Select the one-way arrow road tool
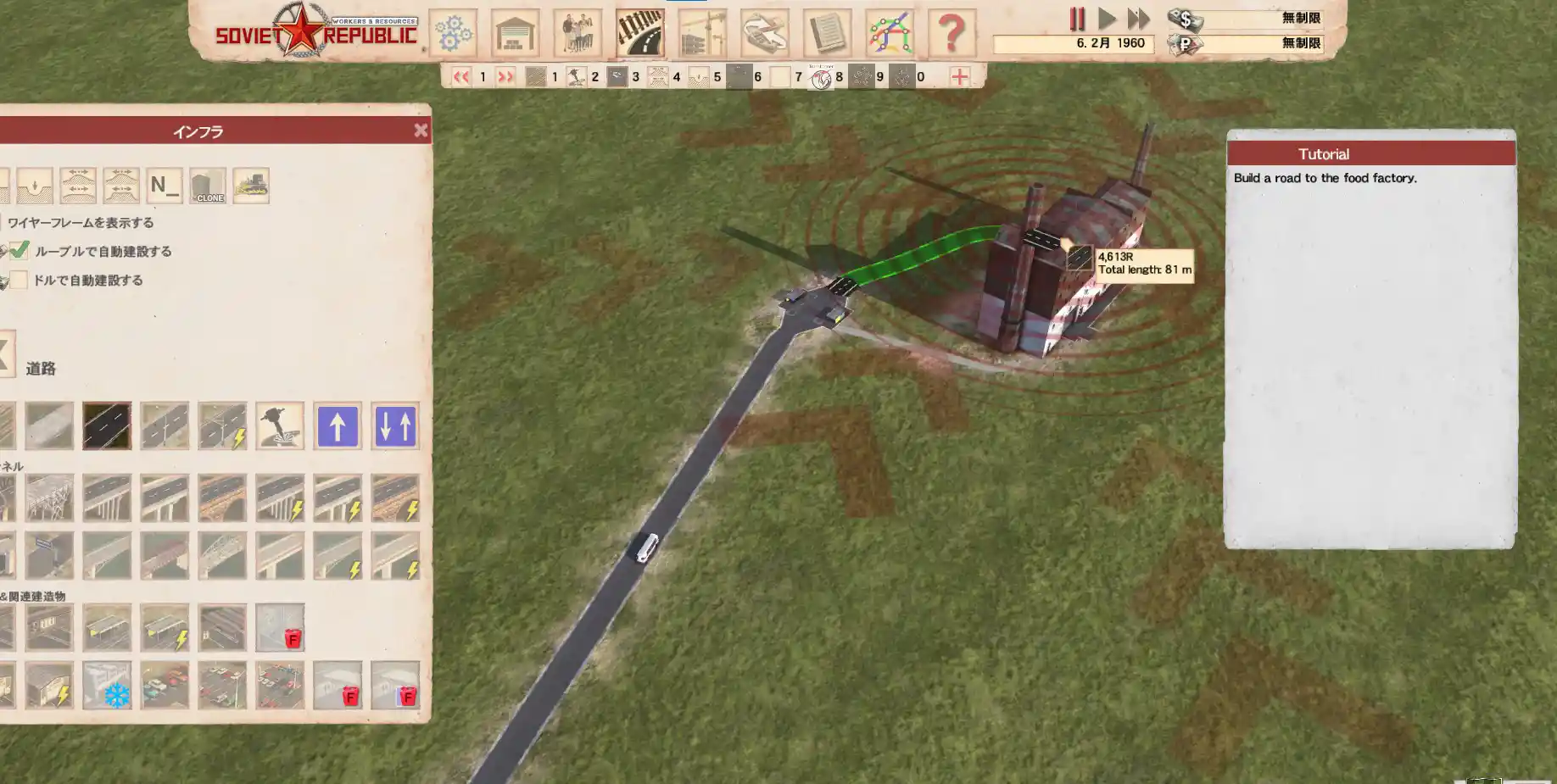The image size is (1557, 784). click(x=338, y=425)
